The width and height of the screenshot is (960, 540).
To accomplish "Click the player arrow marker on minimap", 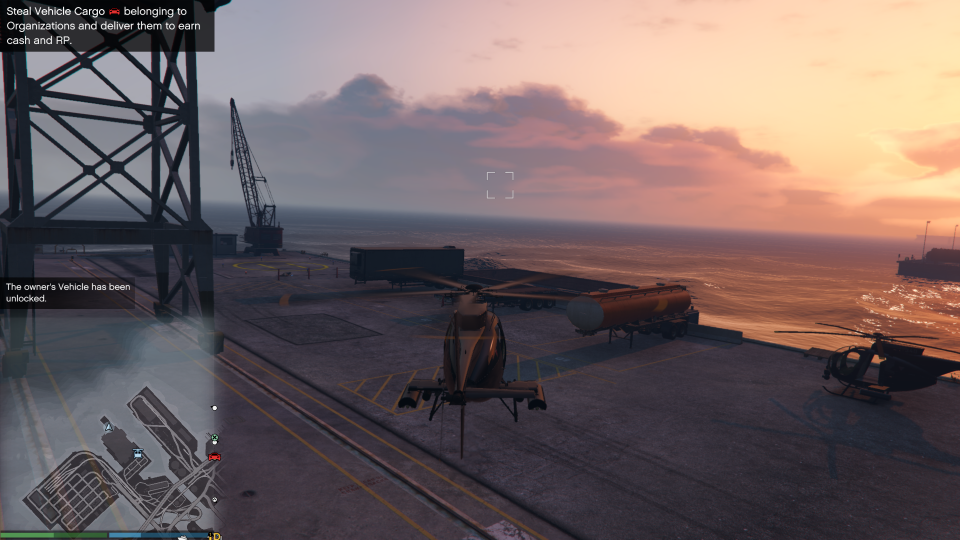I will point(109,427).
